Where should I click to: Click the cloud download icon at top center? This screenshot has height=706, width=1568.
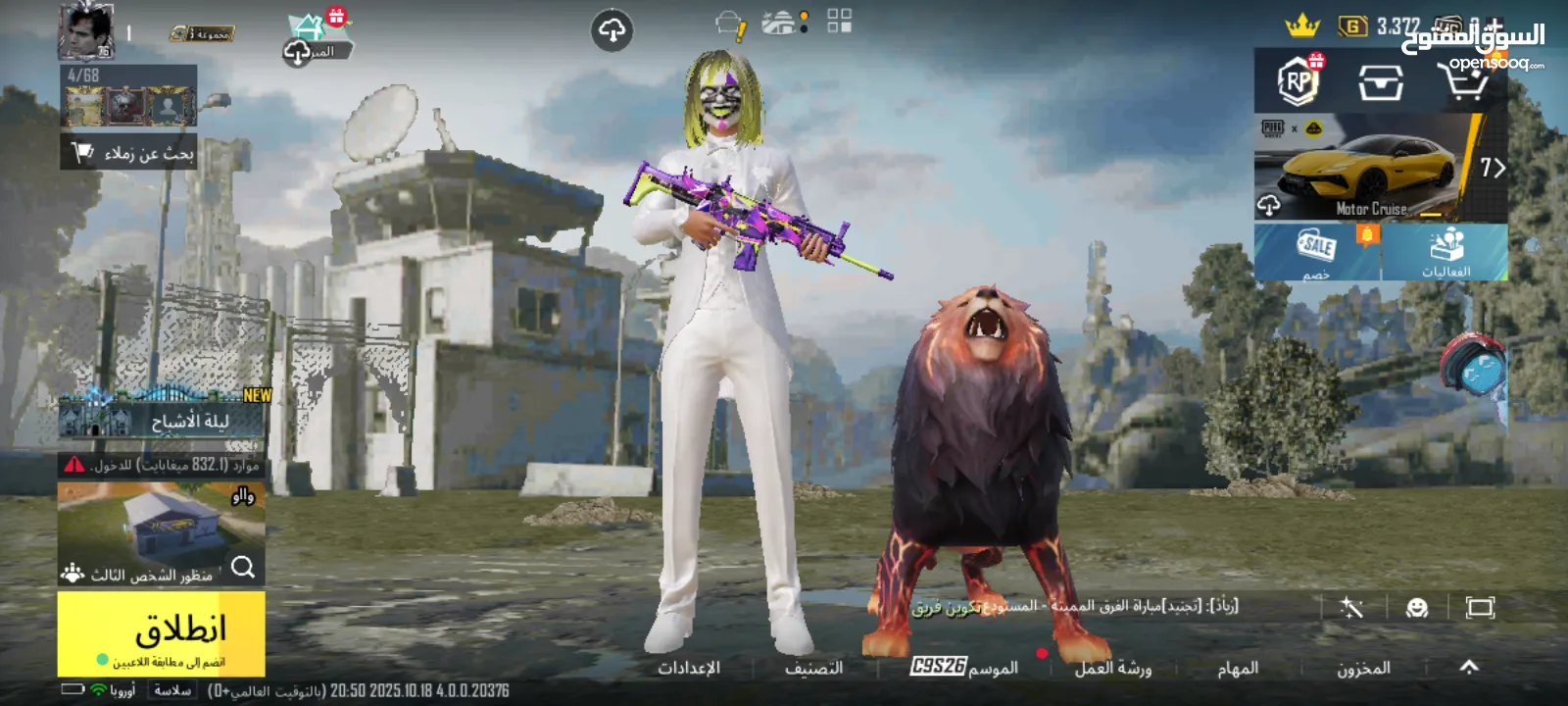point(612,31)
